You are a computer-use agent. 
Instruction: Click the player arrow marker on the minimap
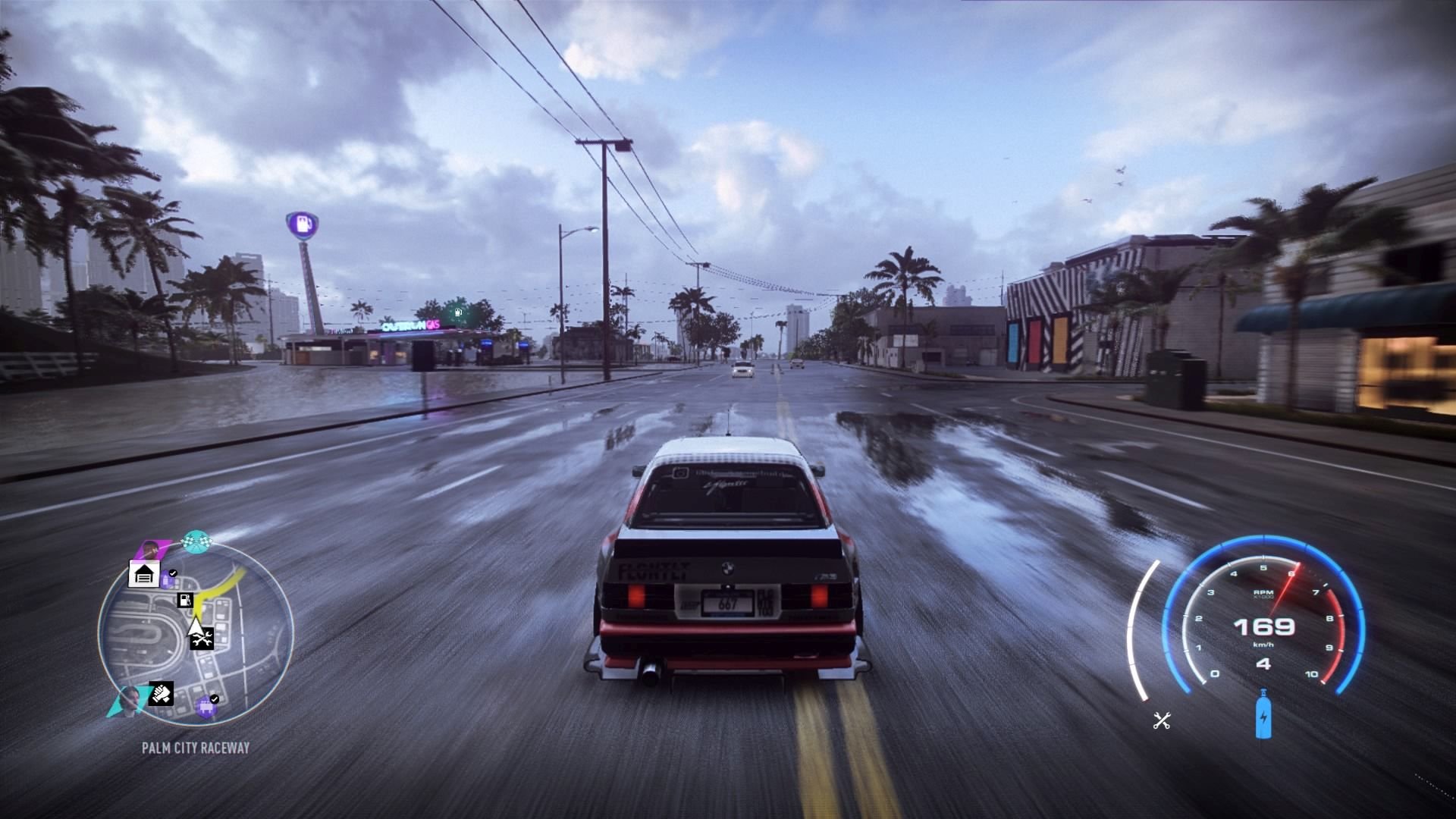(195, 627)
